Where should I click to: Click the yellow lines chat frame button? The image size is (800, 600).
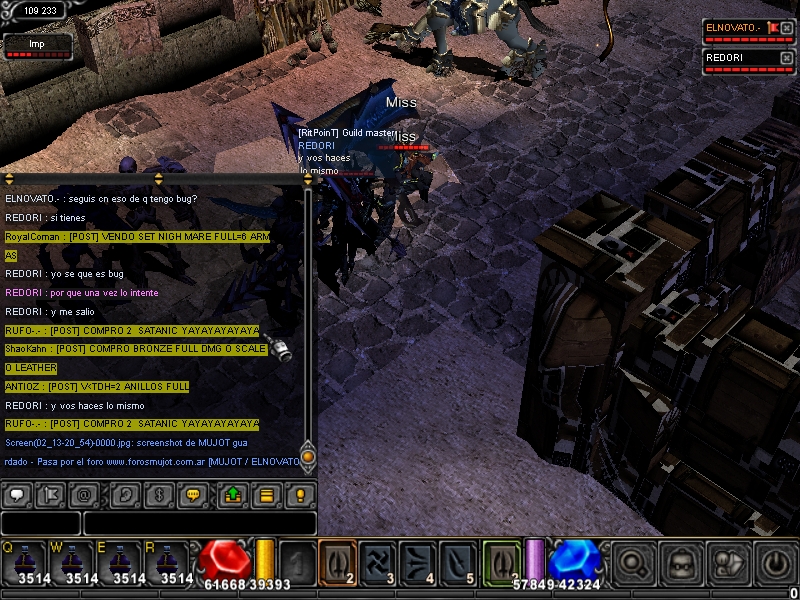tap(266, 494)
